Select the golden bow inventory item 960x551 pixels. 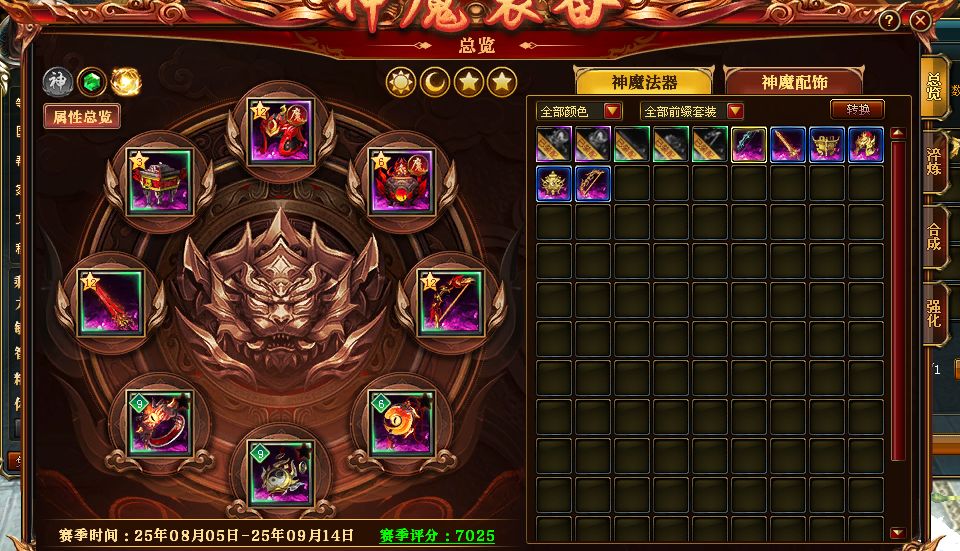coord(593,183)
